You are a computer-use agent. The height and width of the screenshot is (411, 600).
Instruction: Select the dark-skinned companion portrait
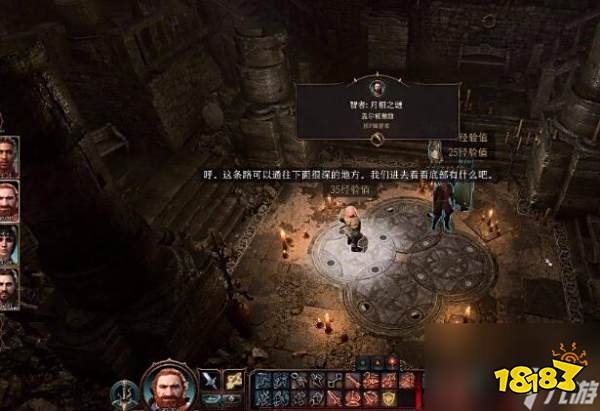pos(9,156)
